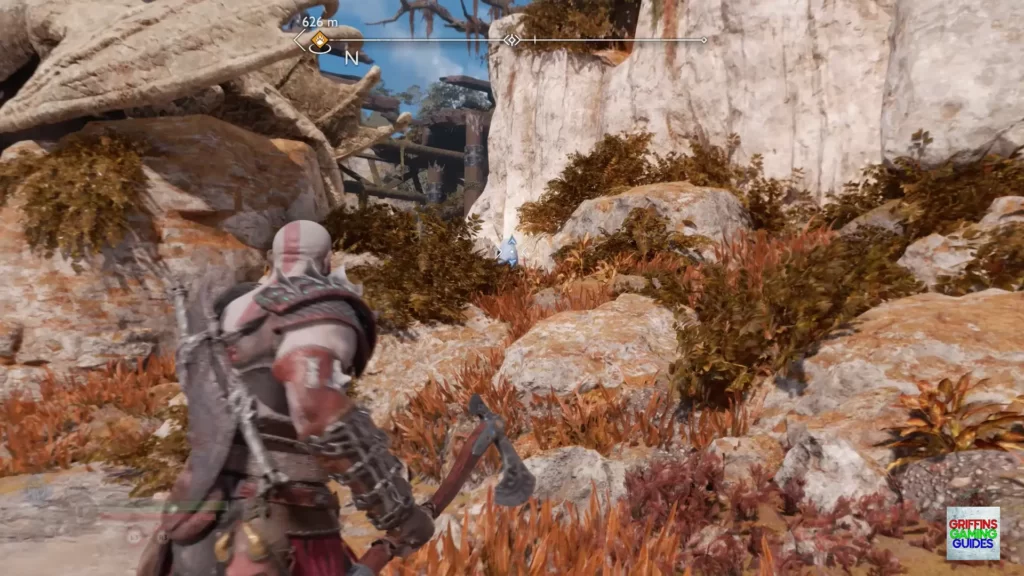1024x576 pixels.
Task: Select the orange quest marker on the compass
Action: (320, 41)
